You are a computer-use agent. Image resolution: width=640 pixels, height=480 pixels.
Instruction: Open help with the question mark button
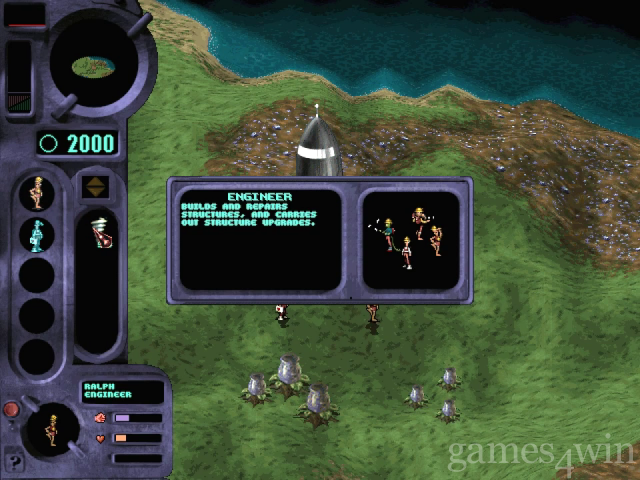[x=14, y=463]
